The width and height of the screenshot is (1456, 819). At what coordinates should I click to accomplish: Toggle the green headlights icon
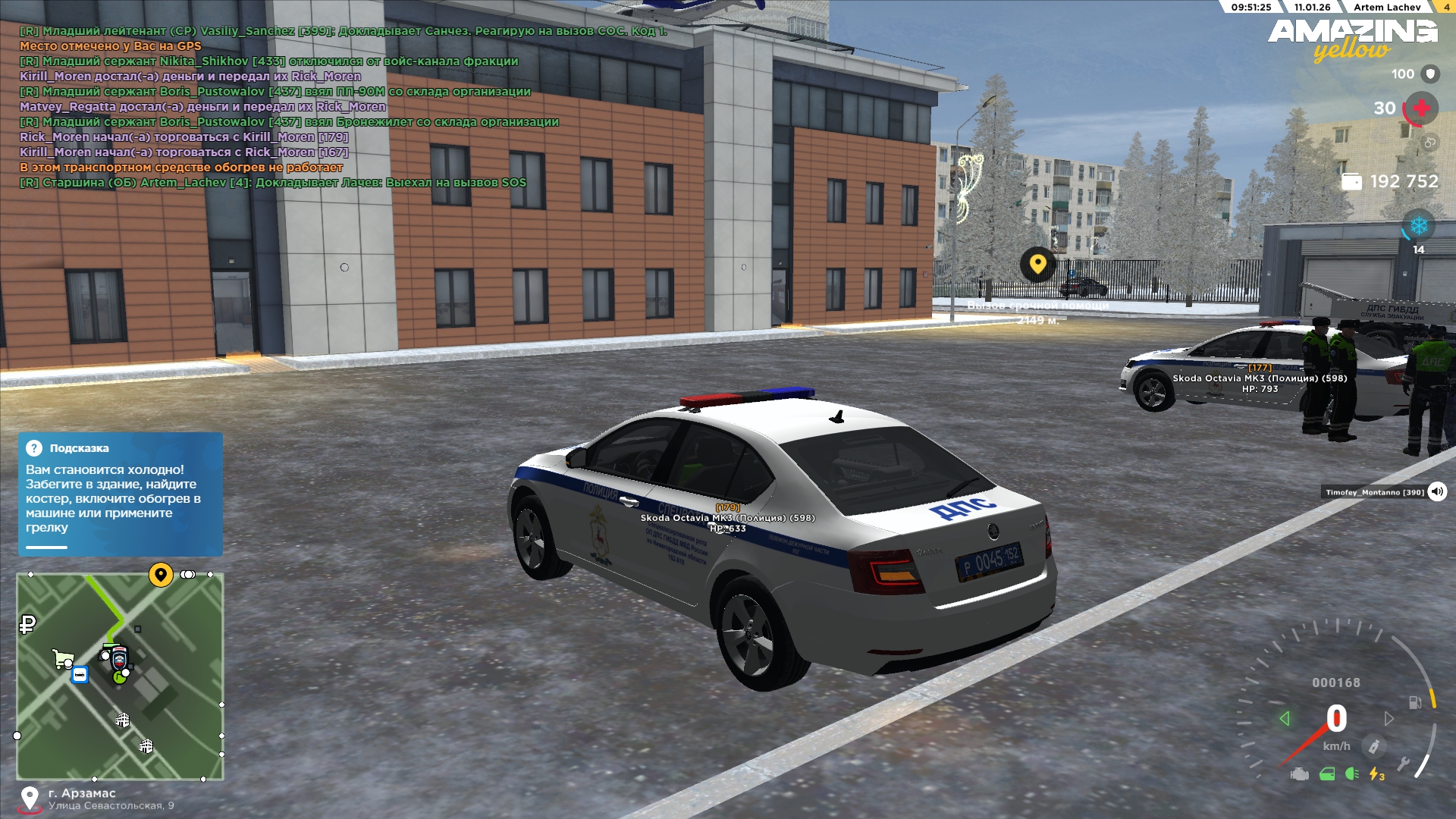coord(1351,774)
